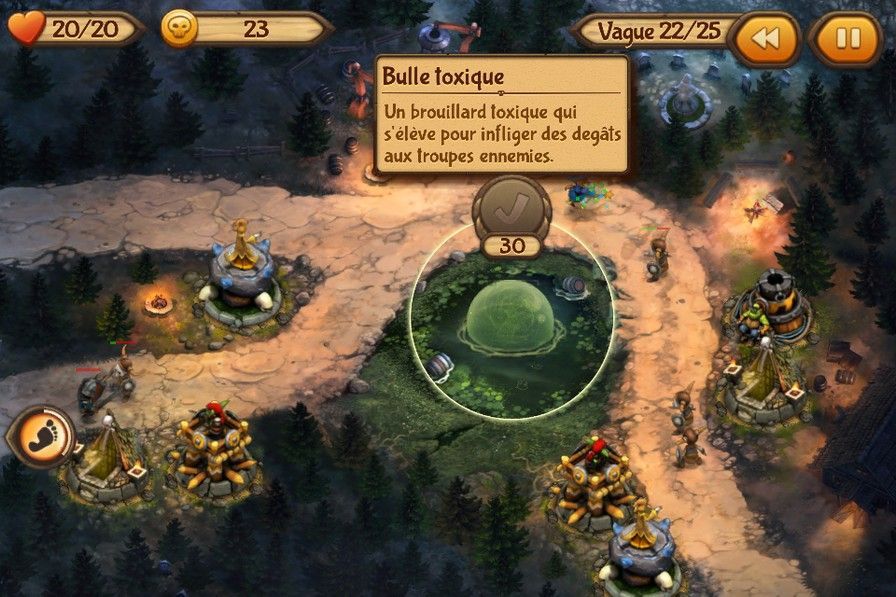The height and width of the screenshot is (597, 896).
Task: Pause the game
Action: [x=848, y=39]
